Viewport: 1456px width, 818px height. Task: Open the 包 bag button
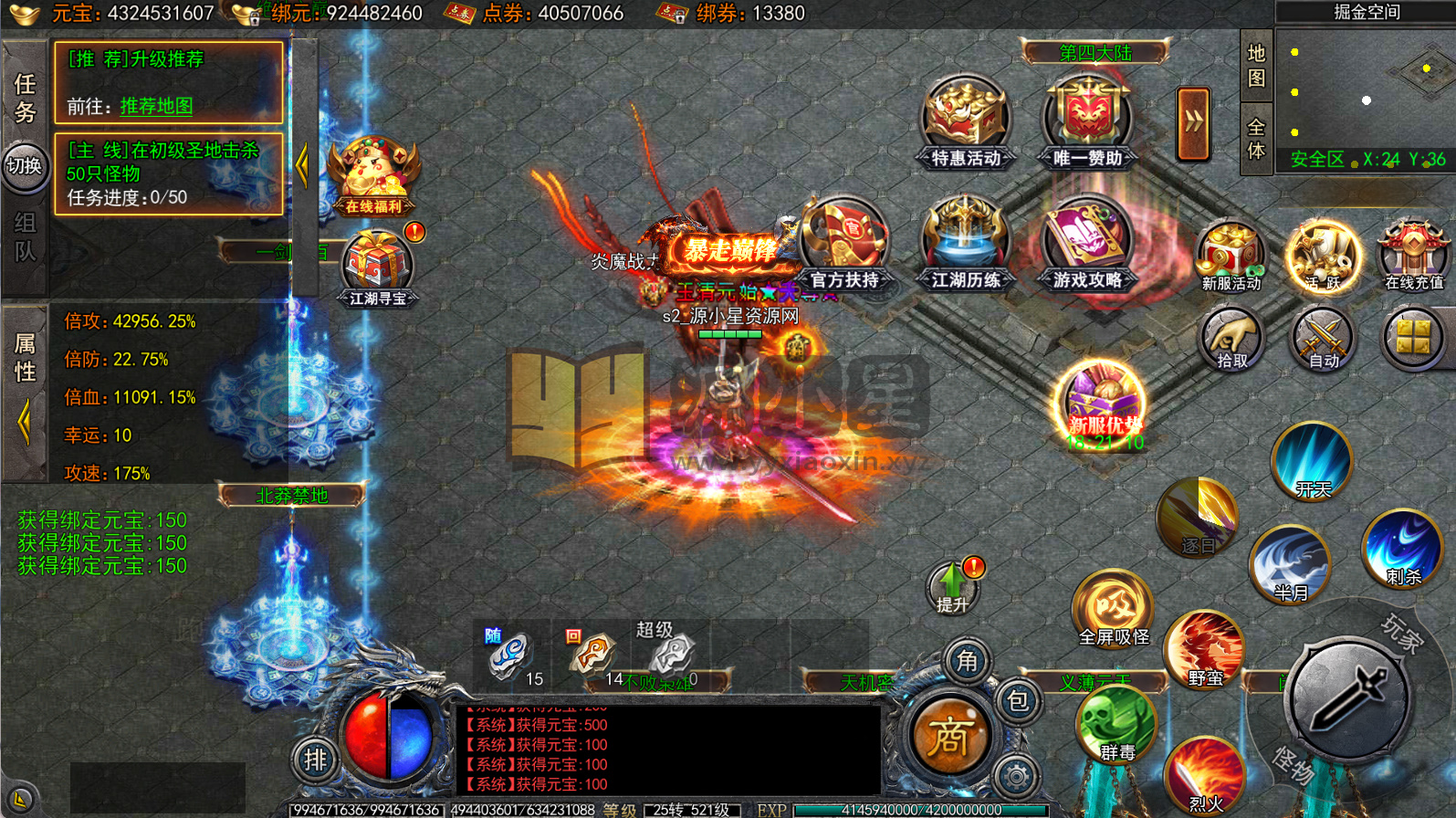click(1017, 701)
